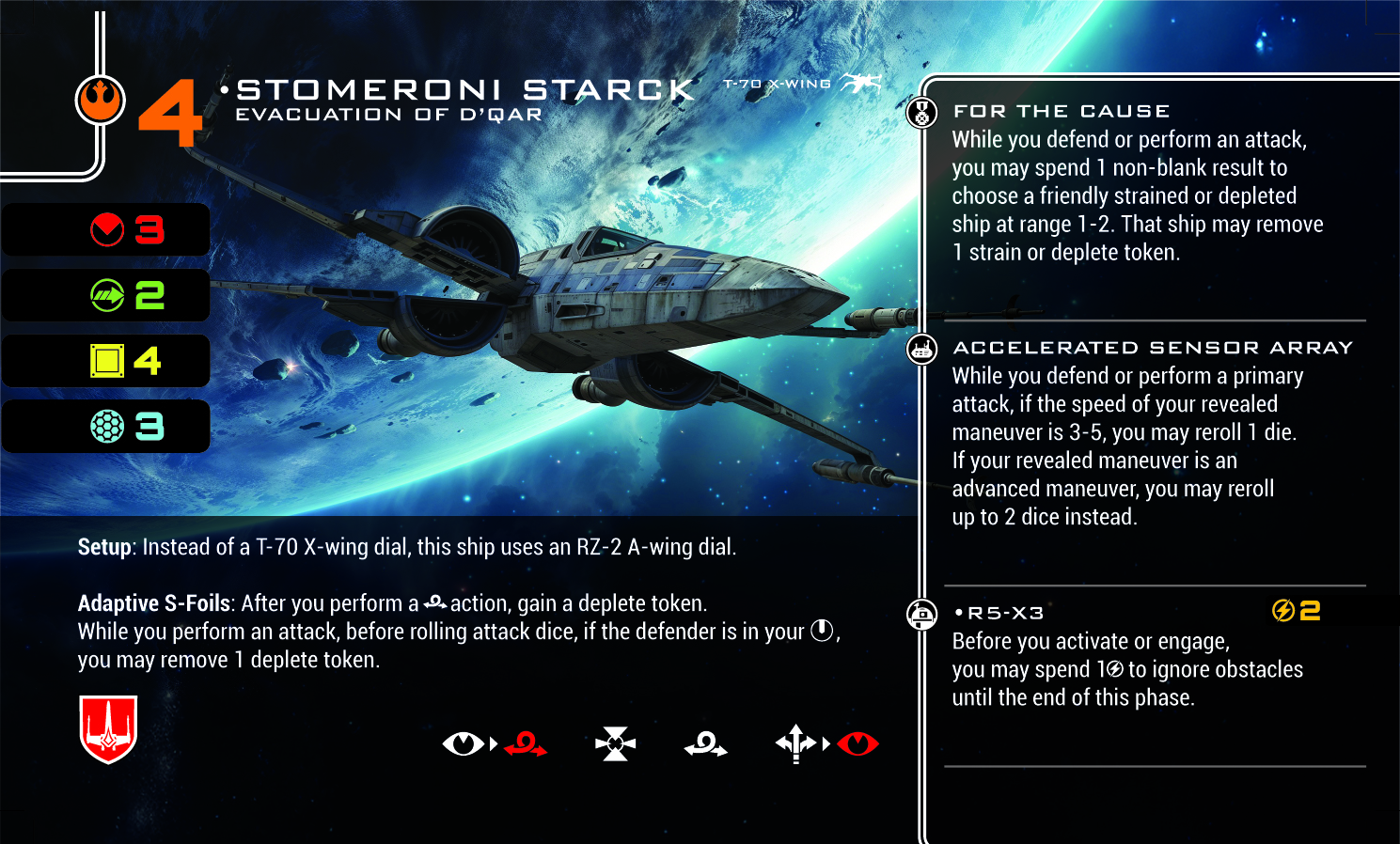Activate the boost action icon
The height and width of the screenshot is (844, 1400).
[x=795, y=743]
